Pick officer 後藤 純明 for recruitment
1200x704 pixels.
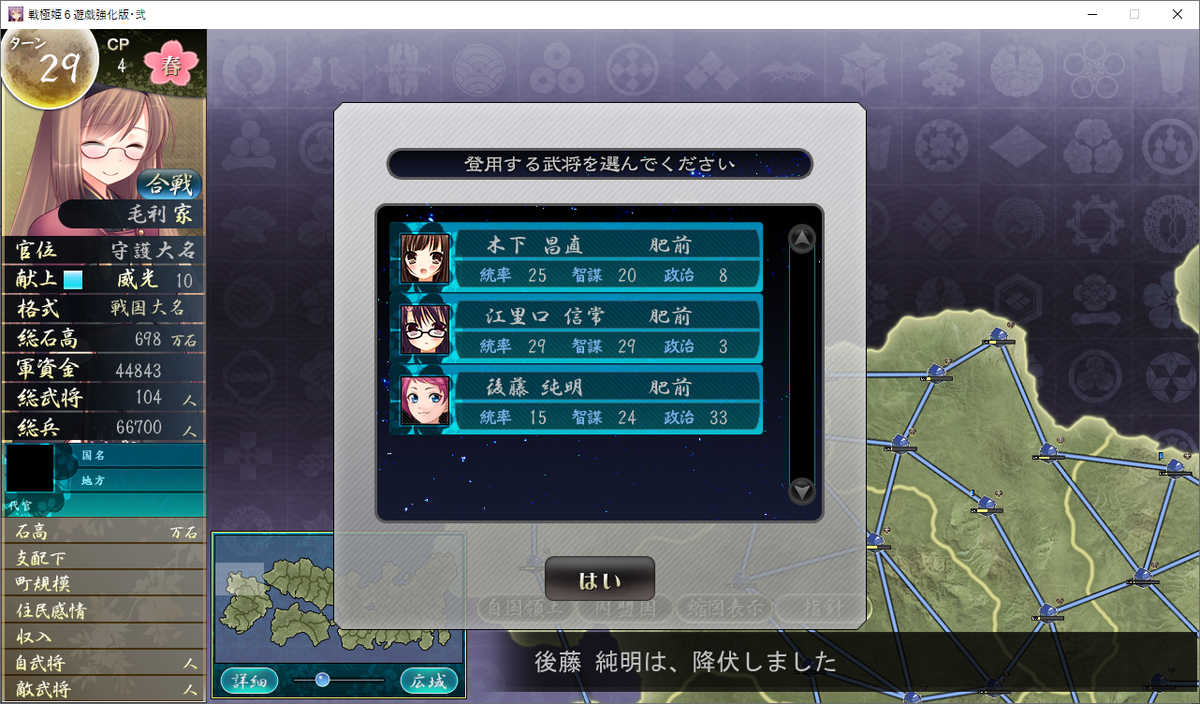[x=580, y=400]
